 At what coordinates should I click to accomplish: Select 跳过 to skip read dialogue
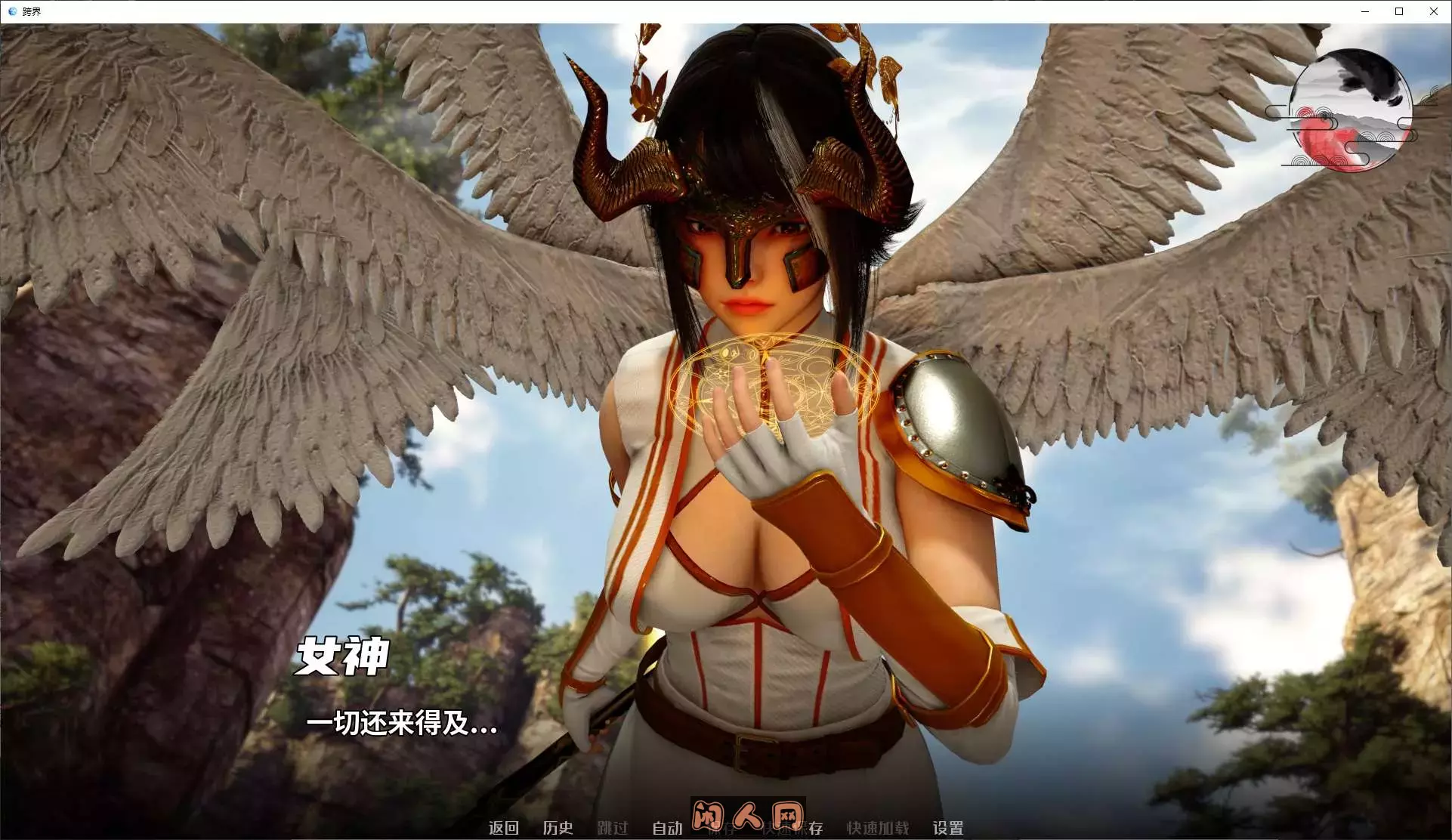coord(613,828)
